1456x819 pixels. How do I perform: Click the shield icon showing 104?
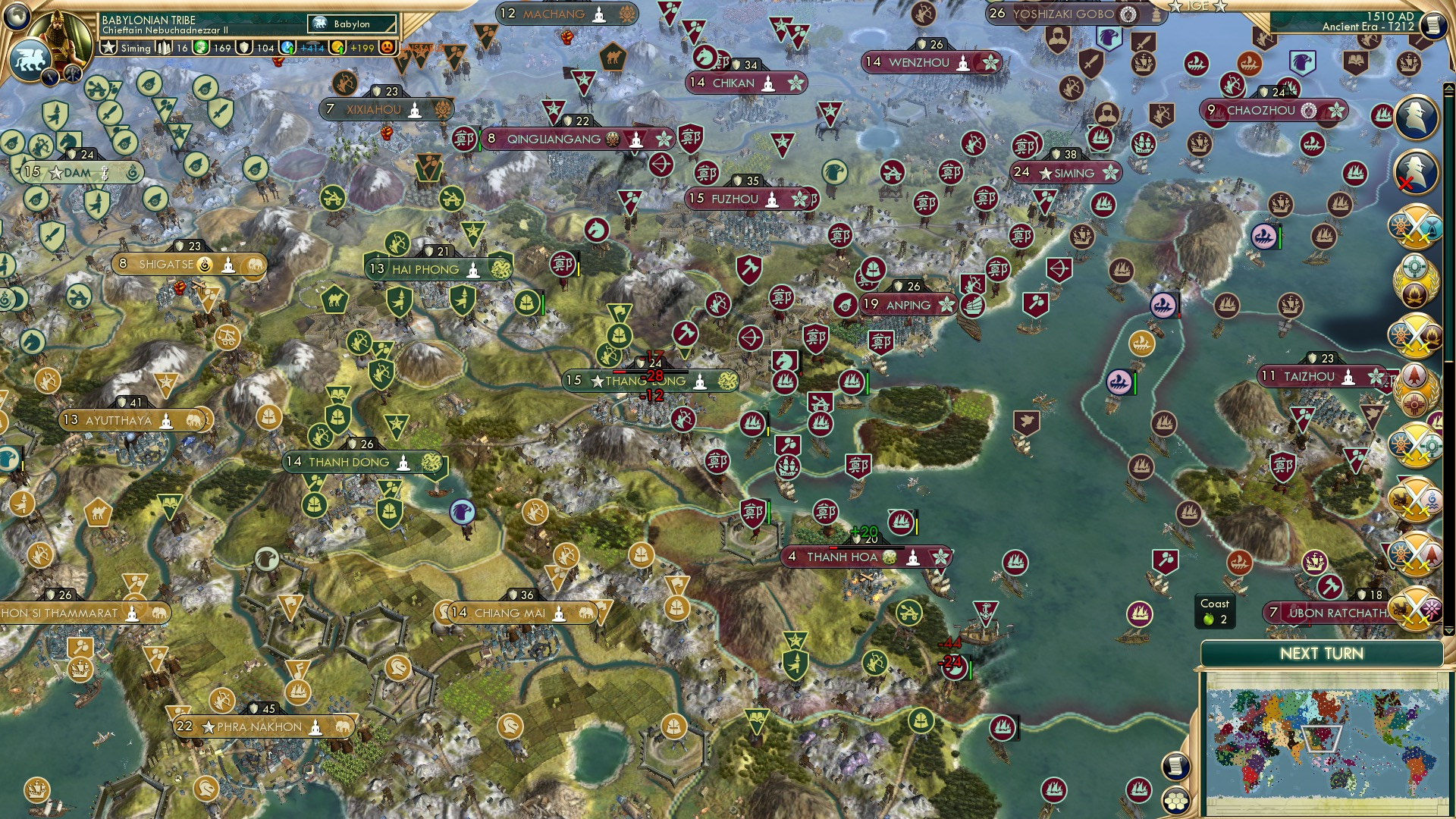[x=244, y=48]
